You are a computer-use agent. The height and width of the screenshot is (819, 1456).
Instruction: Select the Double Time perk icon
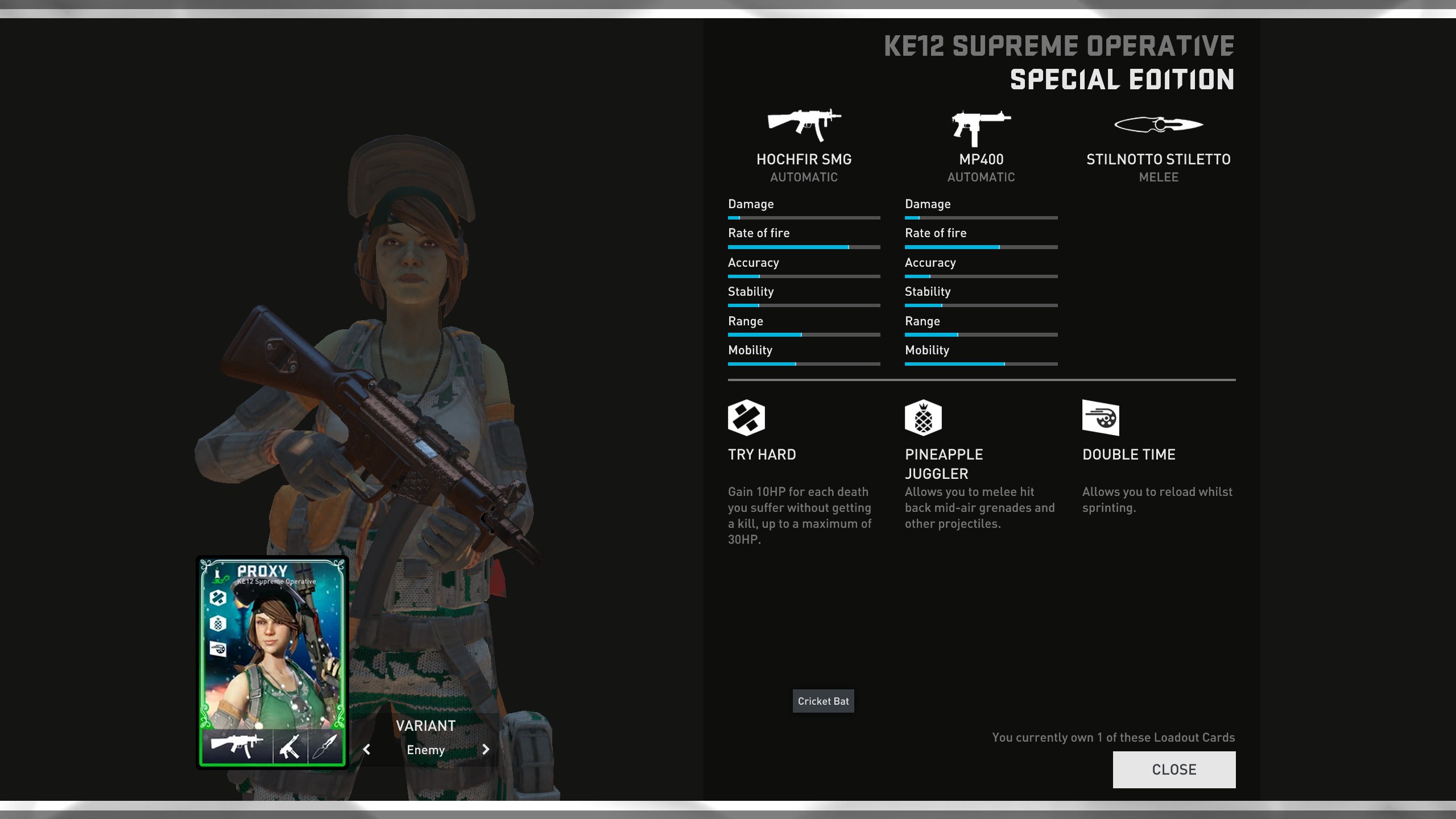pos(1101,418)
